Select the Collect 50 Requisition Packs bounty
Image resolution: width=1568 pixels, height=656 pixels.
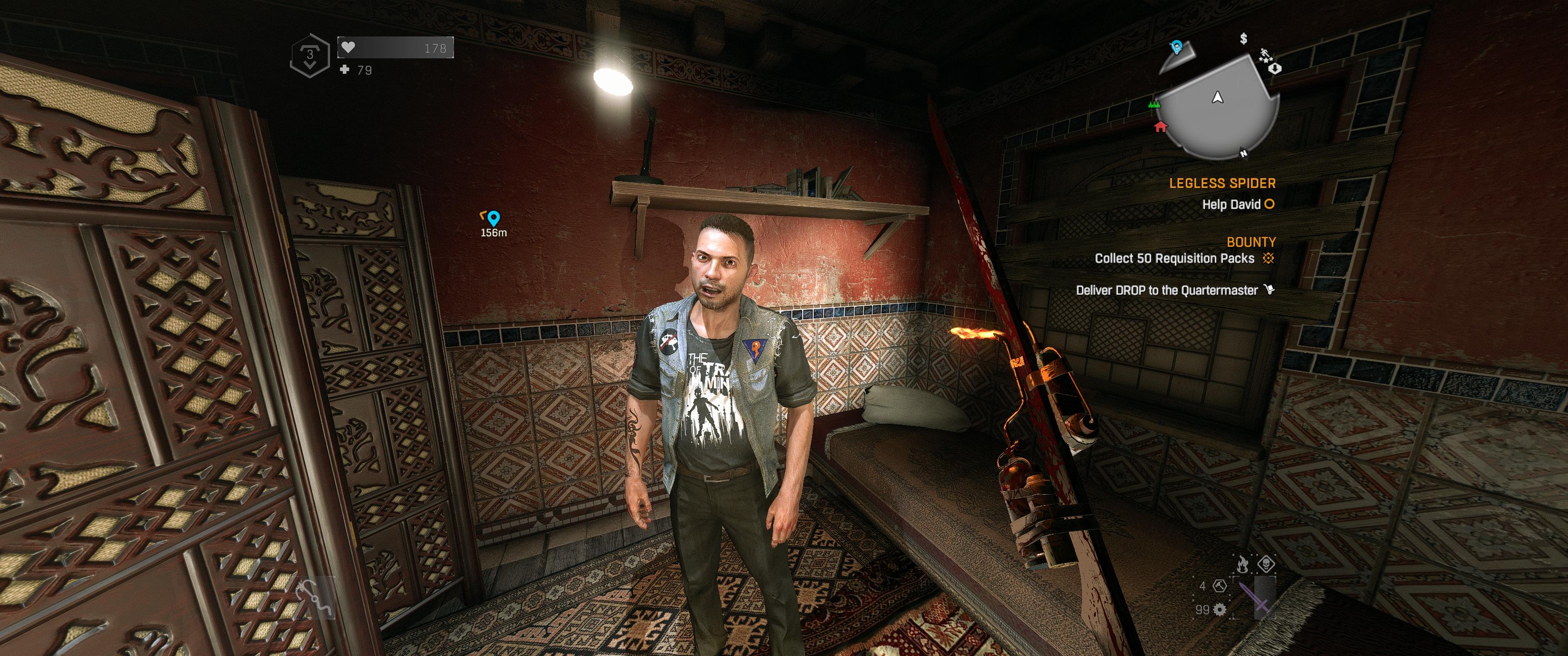pos(1175,259)
